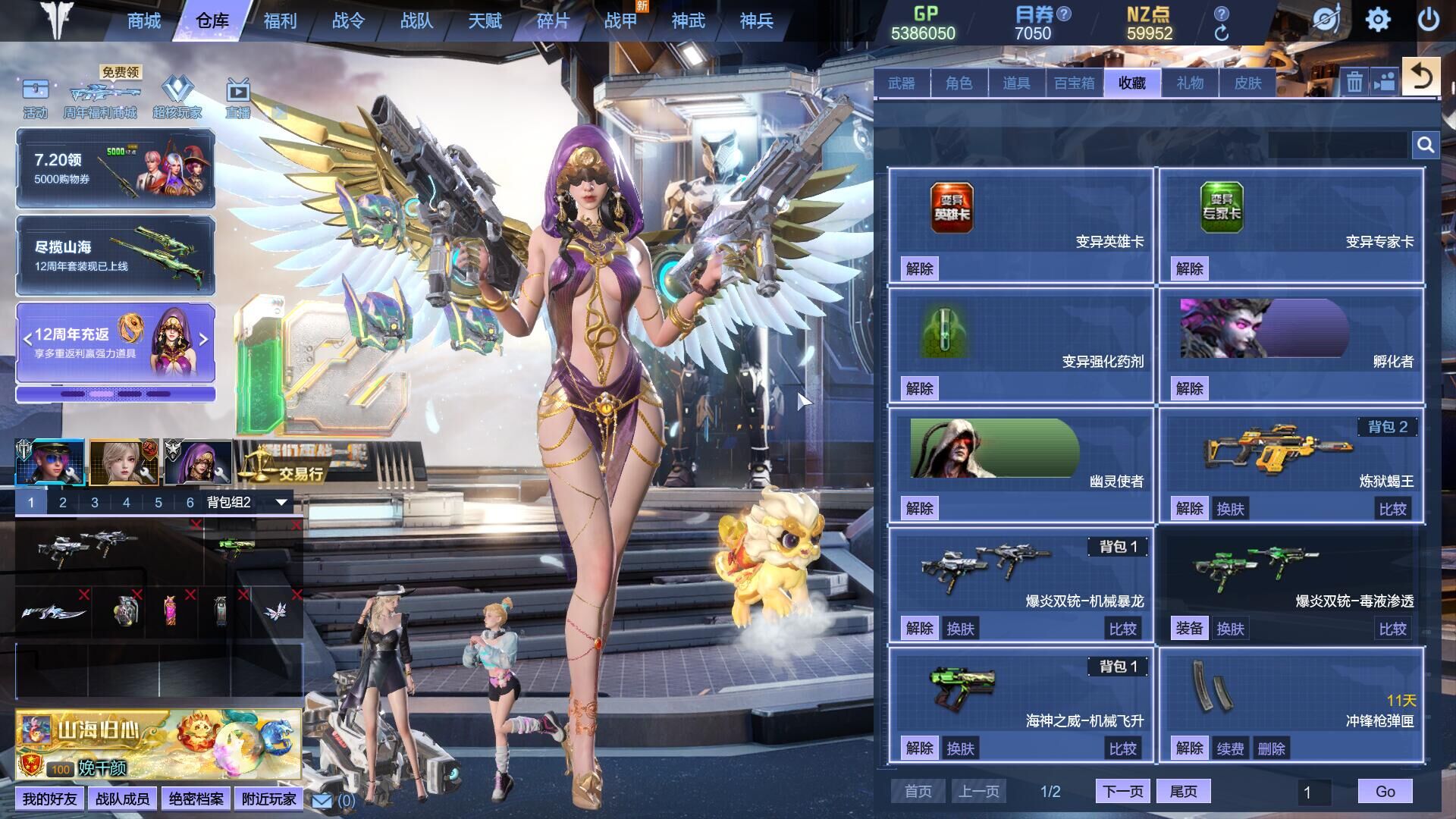Open 我的好友 friends list
The height and width of the screenshot is (819, 1456).
point(49,799)
